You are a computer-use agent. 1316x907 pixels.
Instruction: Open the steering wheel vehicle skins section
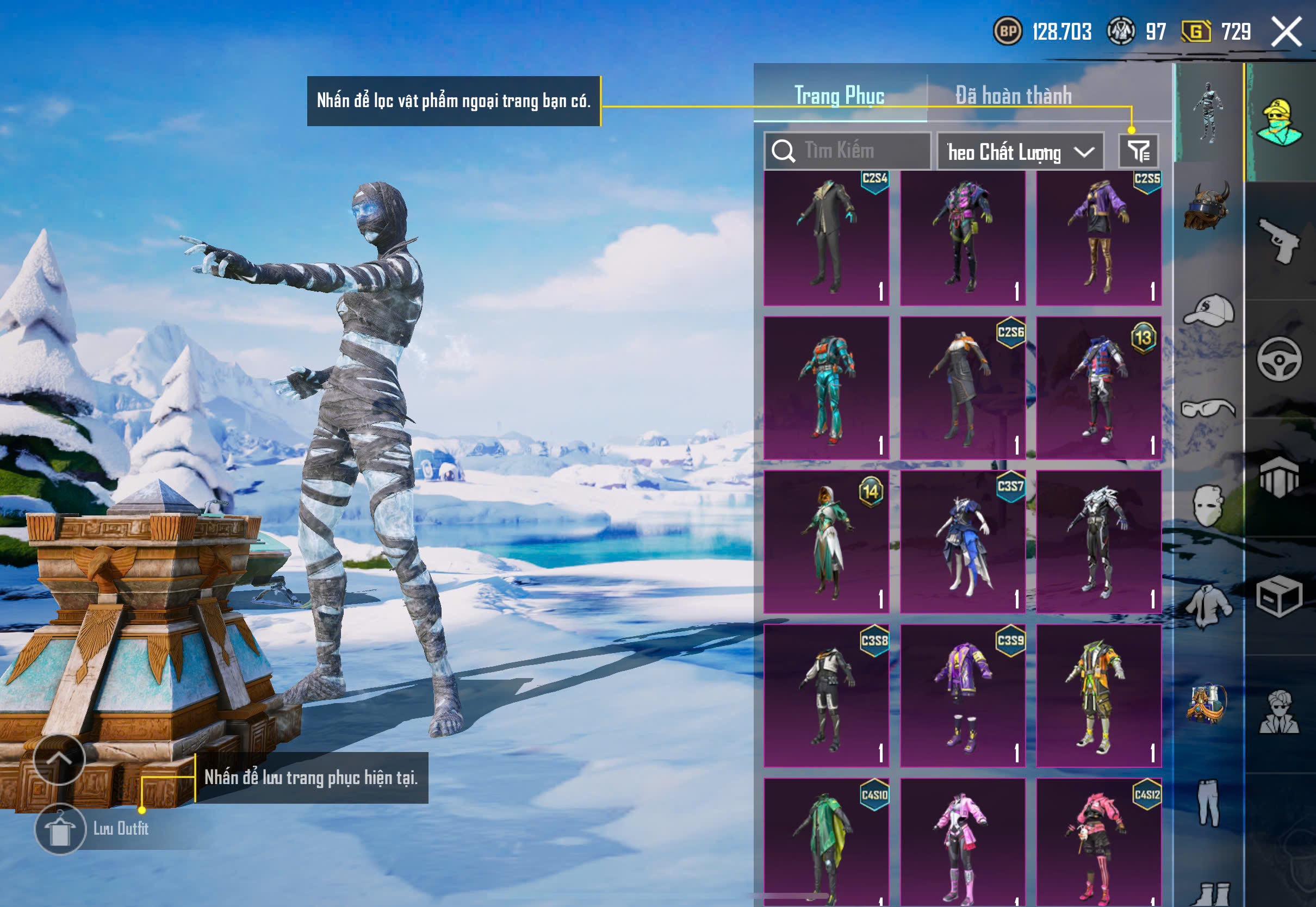[1280, 359]
